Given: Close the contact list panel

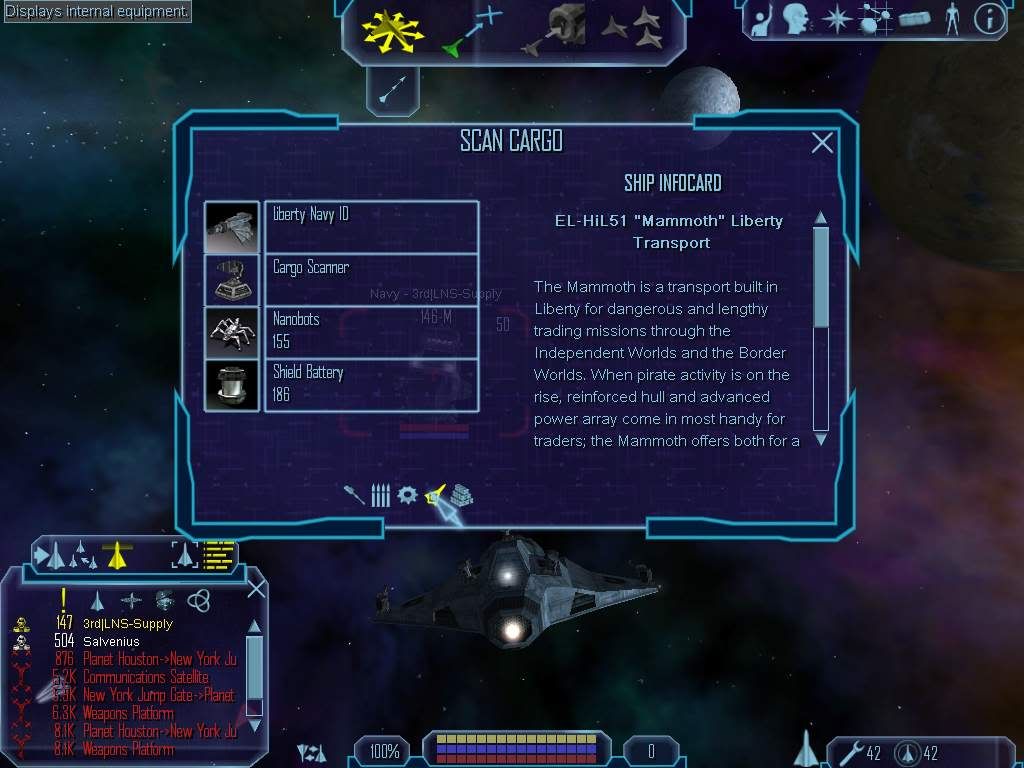Looking at the screenshot, I should tap(256, 588).
